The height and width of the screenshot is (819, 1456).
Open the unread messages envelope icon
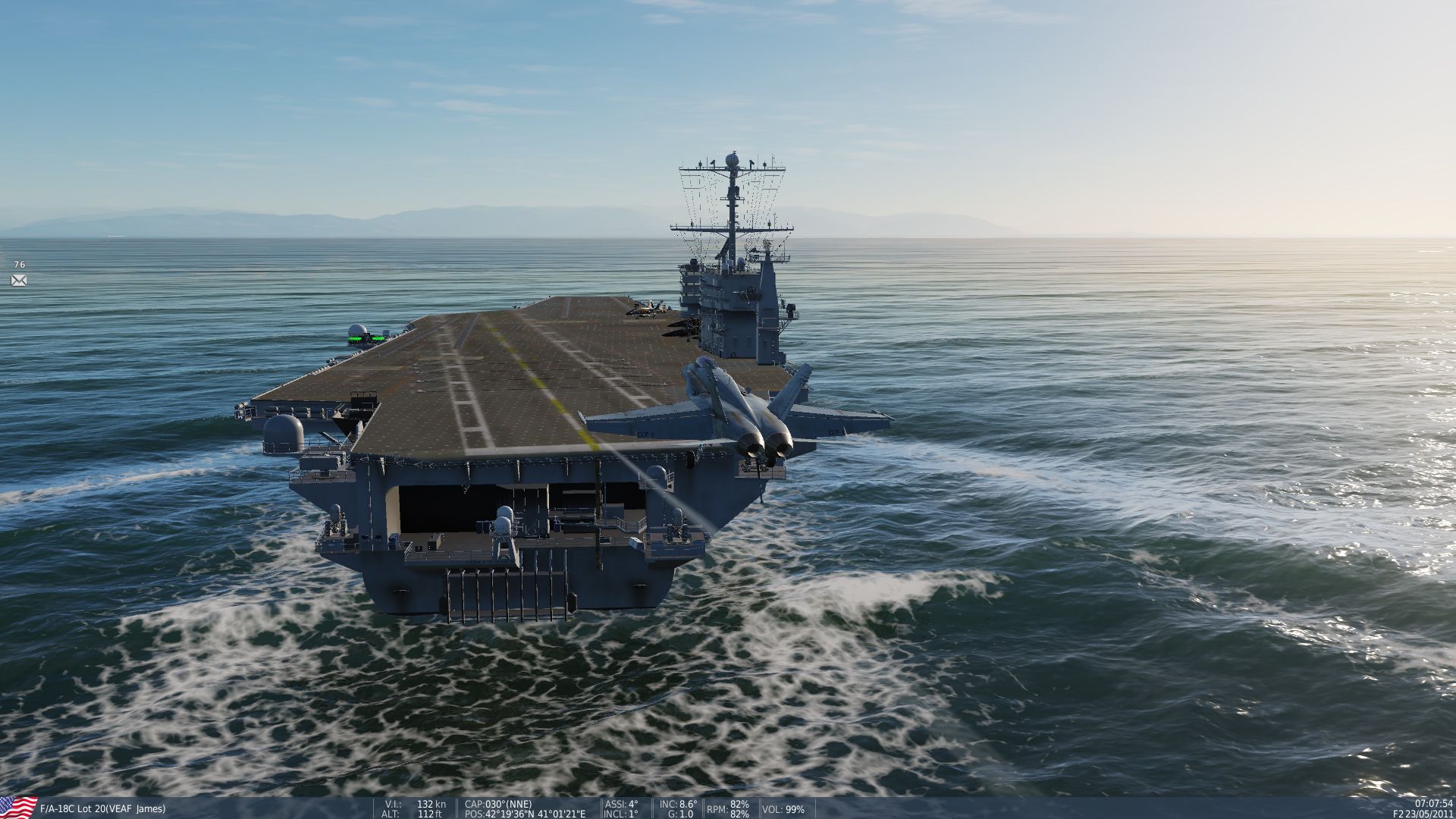pos(19,281)
